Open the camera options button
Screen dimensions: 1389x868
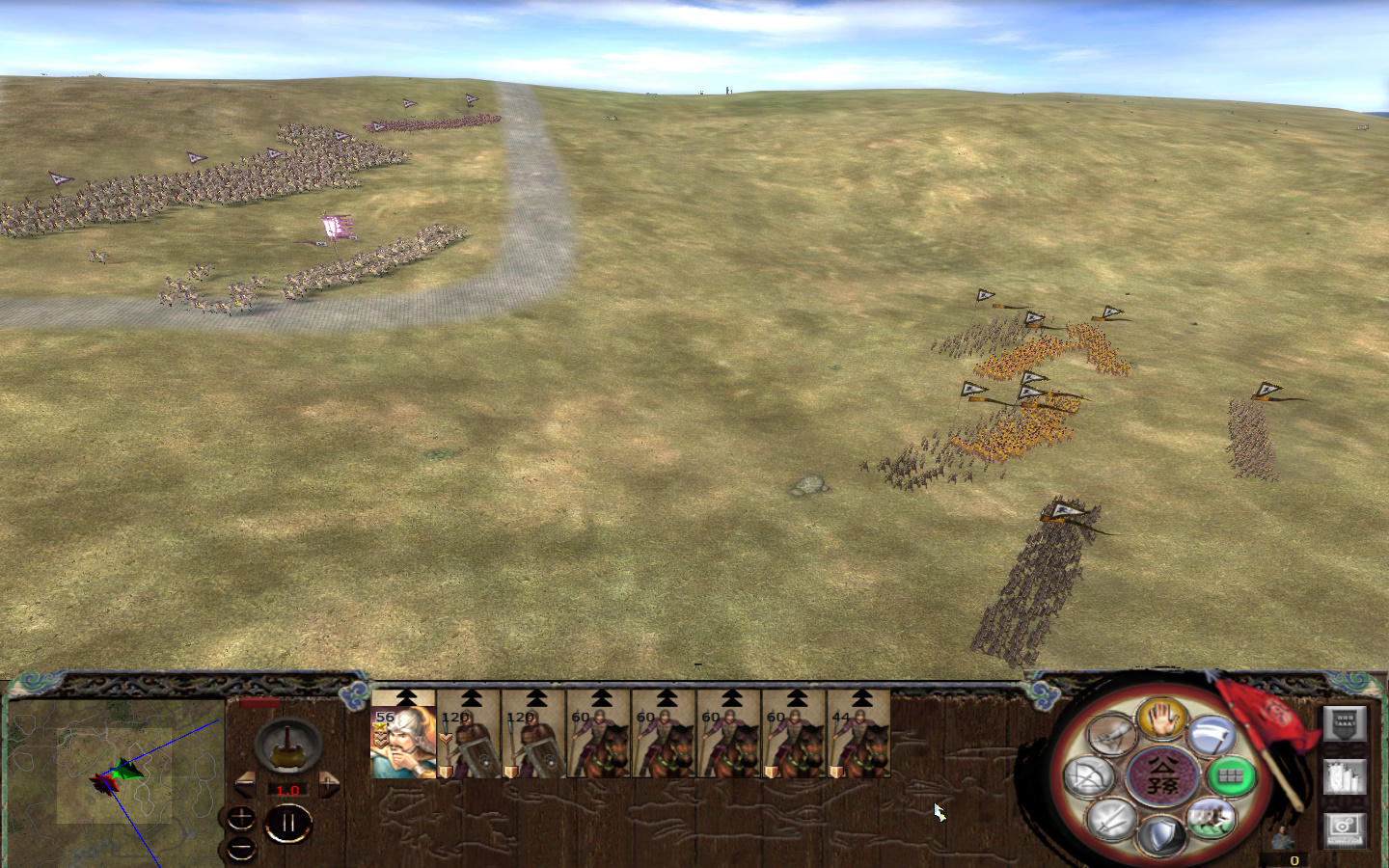pyautogui.click(x=1345, y=831)
